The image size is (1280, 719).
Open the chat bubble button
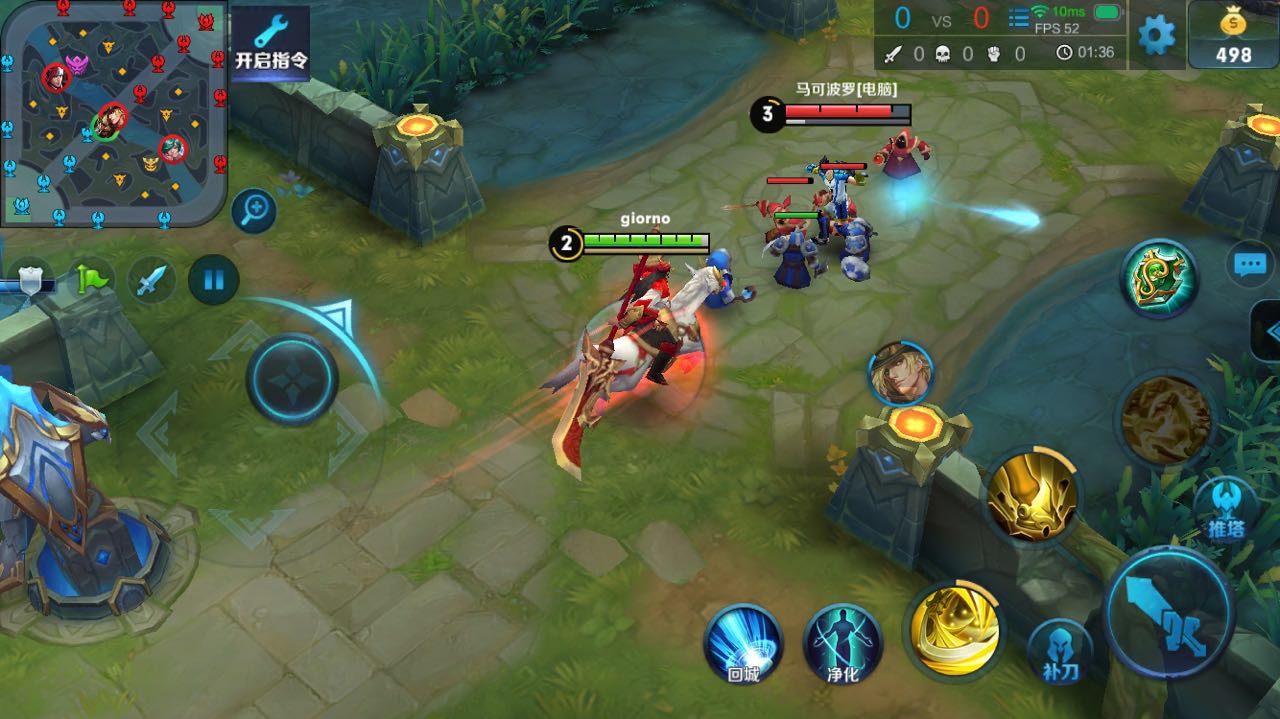pos(1249,265)
